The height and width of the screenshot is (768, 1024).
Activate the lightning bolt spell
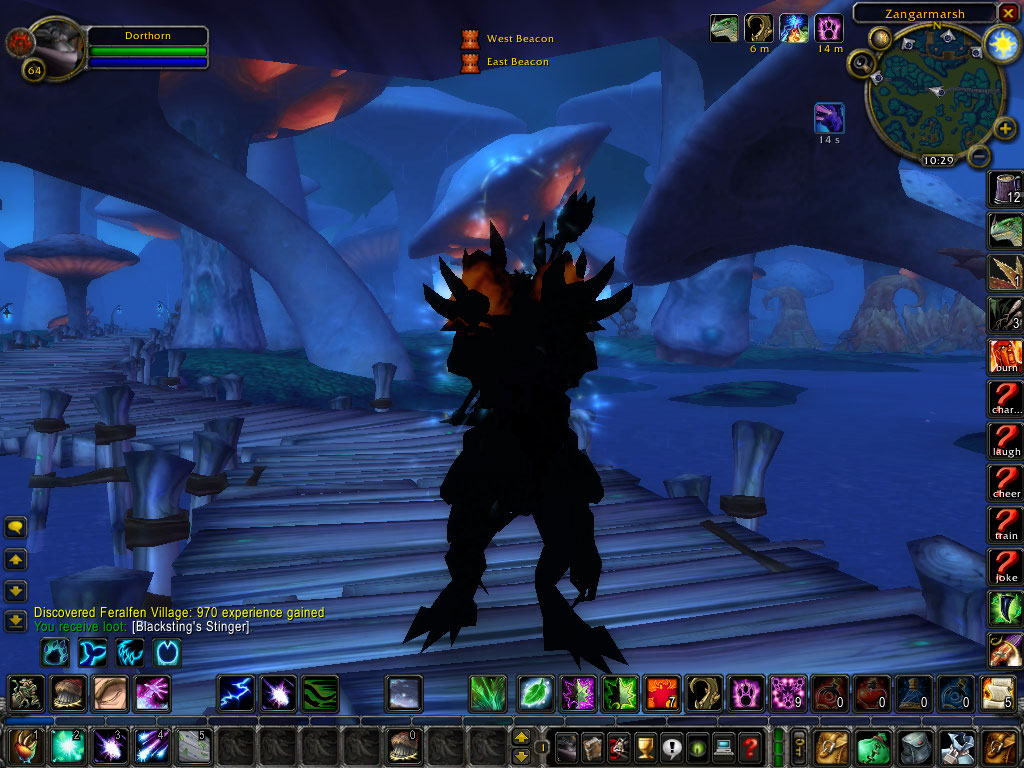tap(236, 693)
